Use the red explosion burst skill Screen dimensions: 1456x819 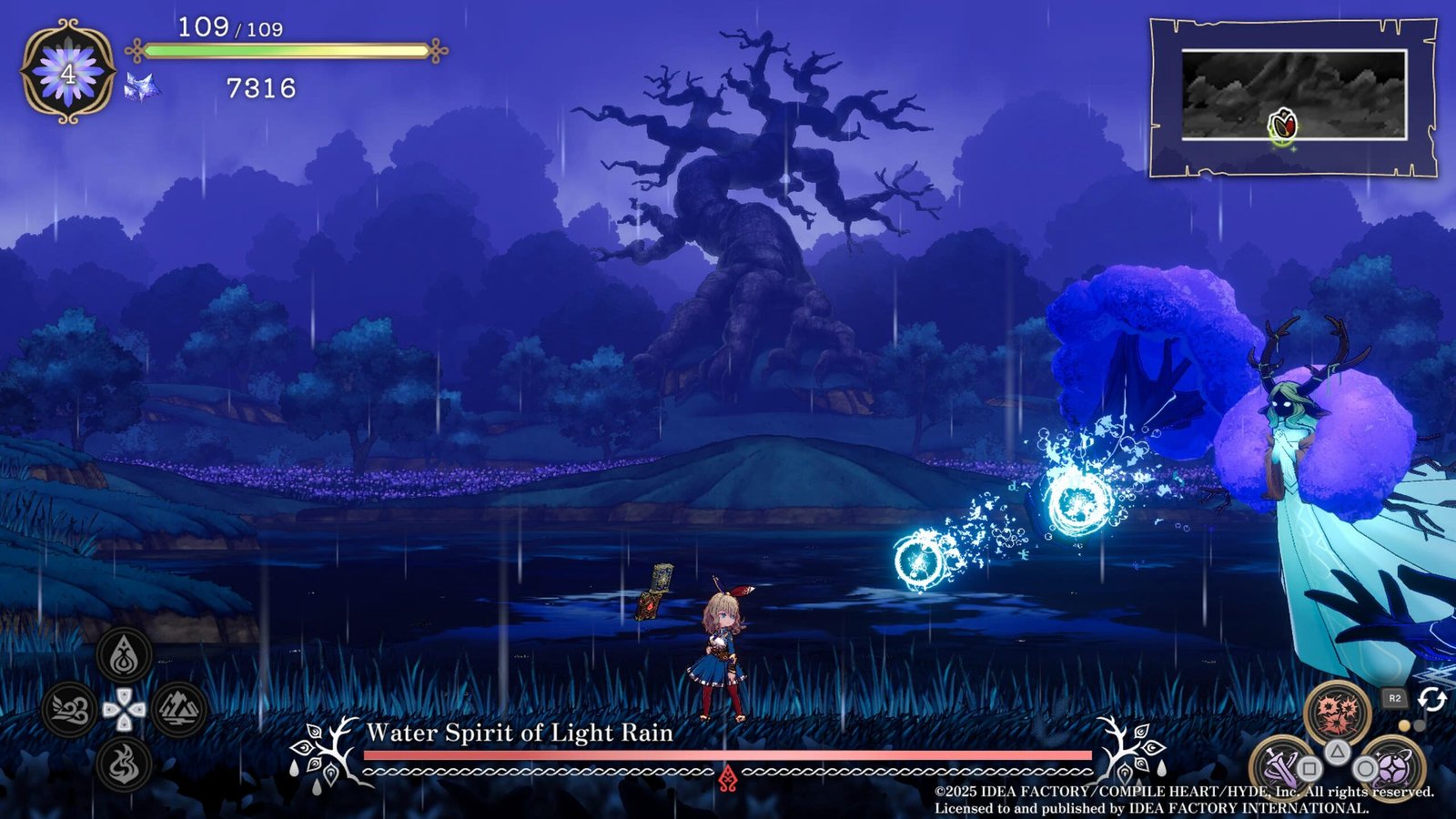coord(1337,712)
